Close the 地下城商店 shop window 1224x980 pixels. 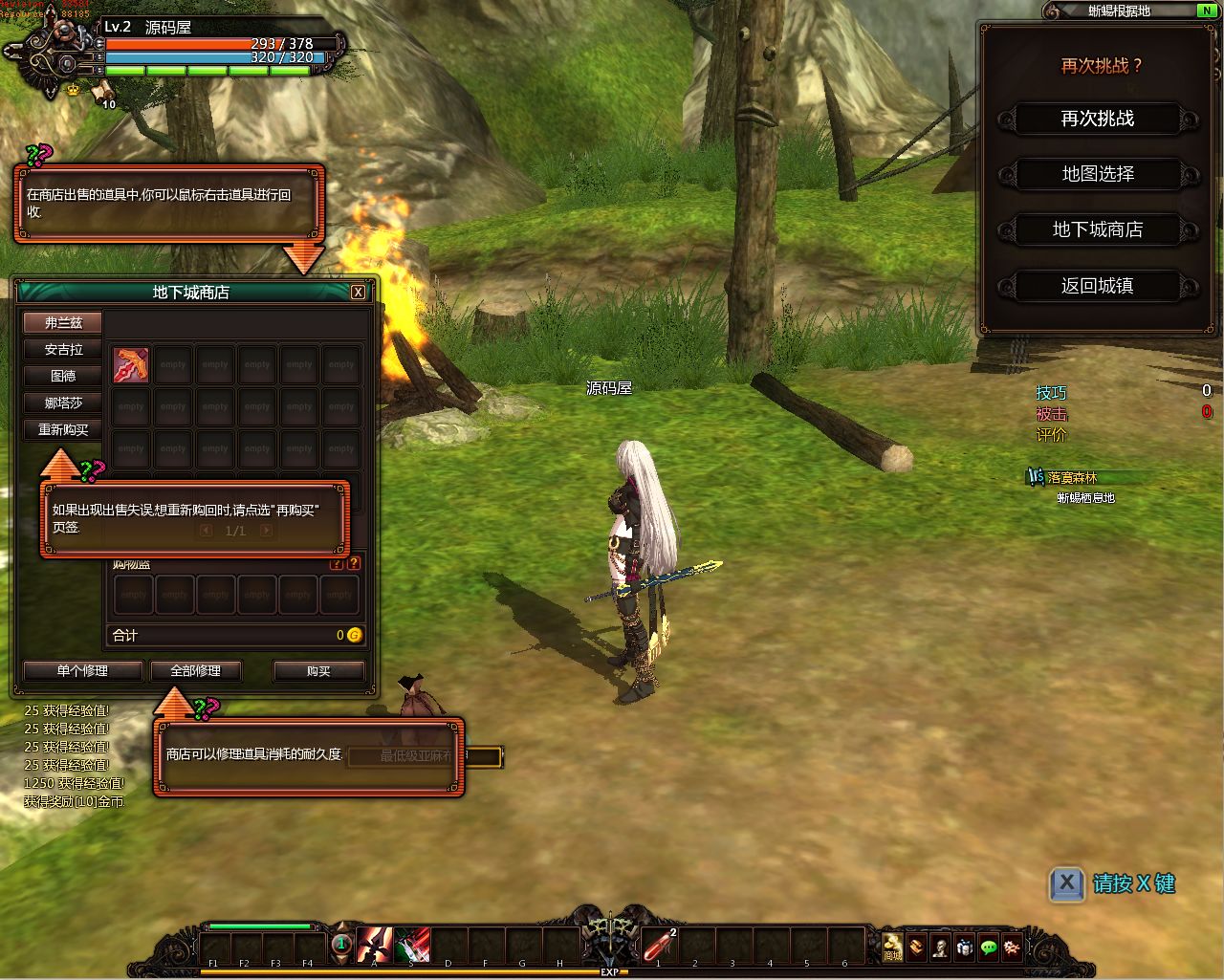pyautogui.click(x=358, y=293)
